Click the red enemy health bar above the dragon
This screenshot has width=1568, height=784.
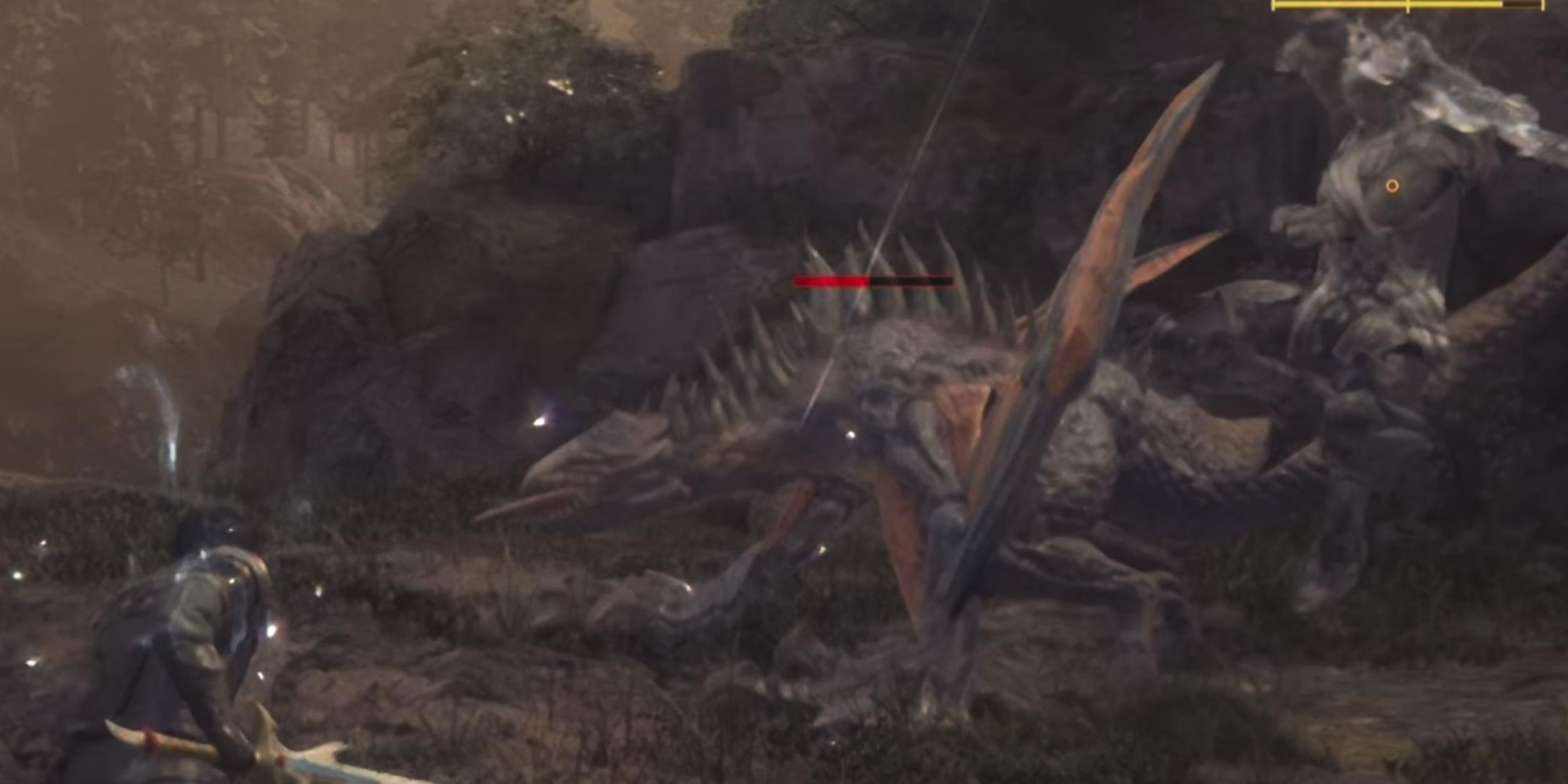click(831, 279)
